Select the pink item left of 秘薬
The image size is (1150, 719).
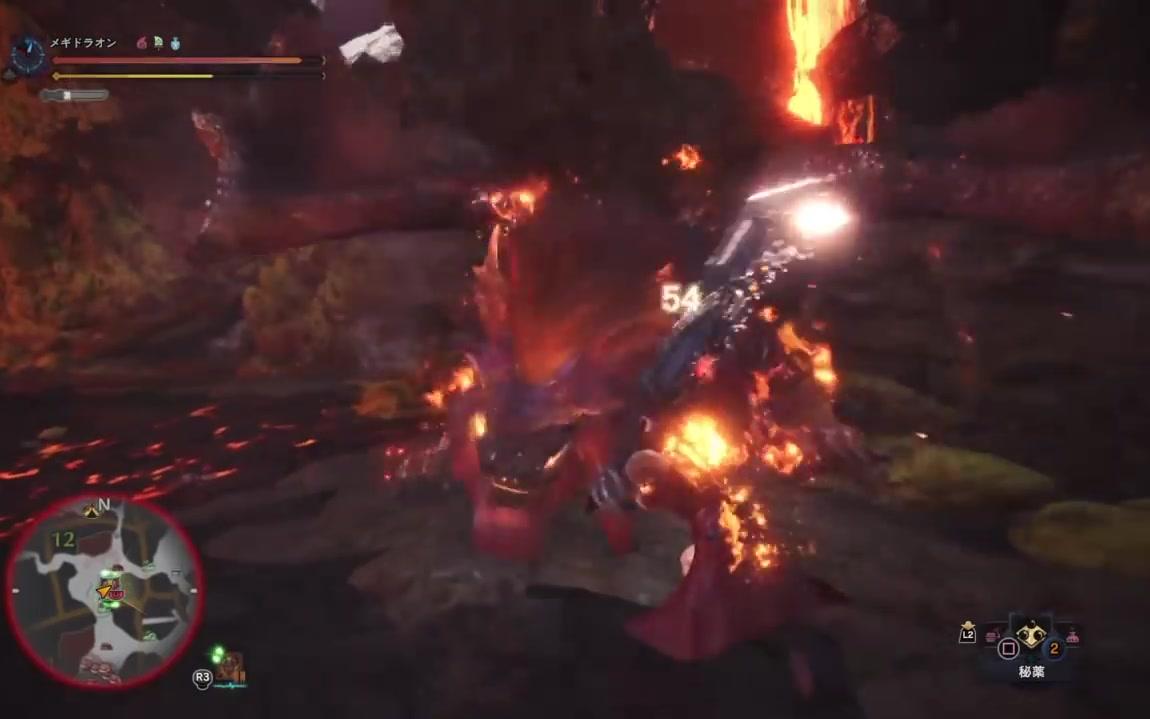(x=992, y=636)
